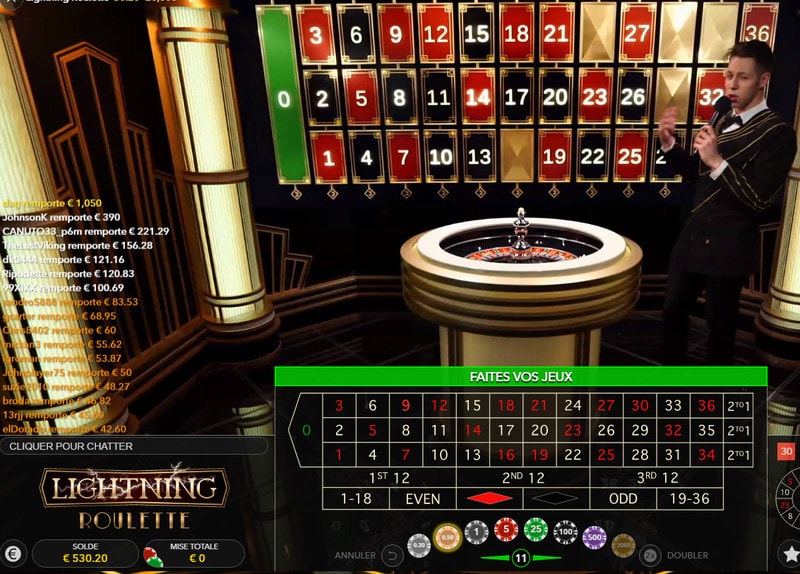Screen dimensions: 800x574
Task: Select the green 25 chip
Action: coord(536,531)
